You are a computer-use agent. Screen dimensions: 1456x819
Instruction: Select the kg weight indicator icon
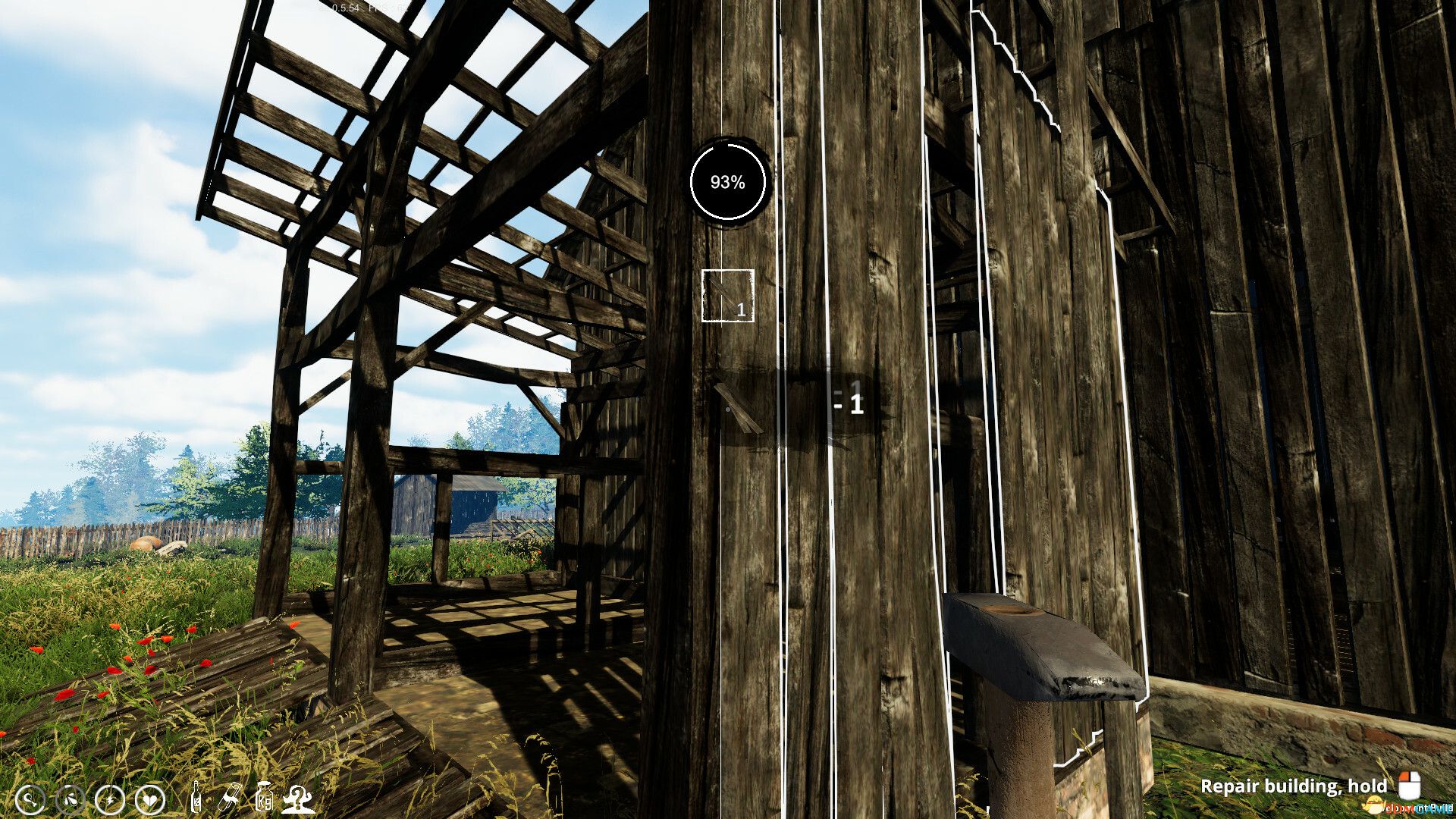pos(265,797)
